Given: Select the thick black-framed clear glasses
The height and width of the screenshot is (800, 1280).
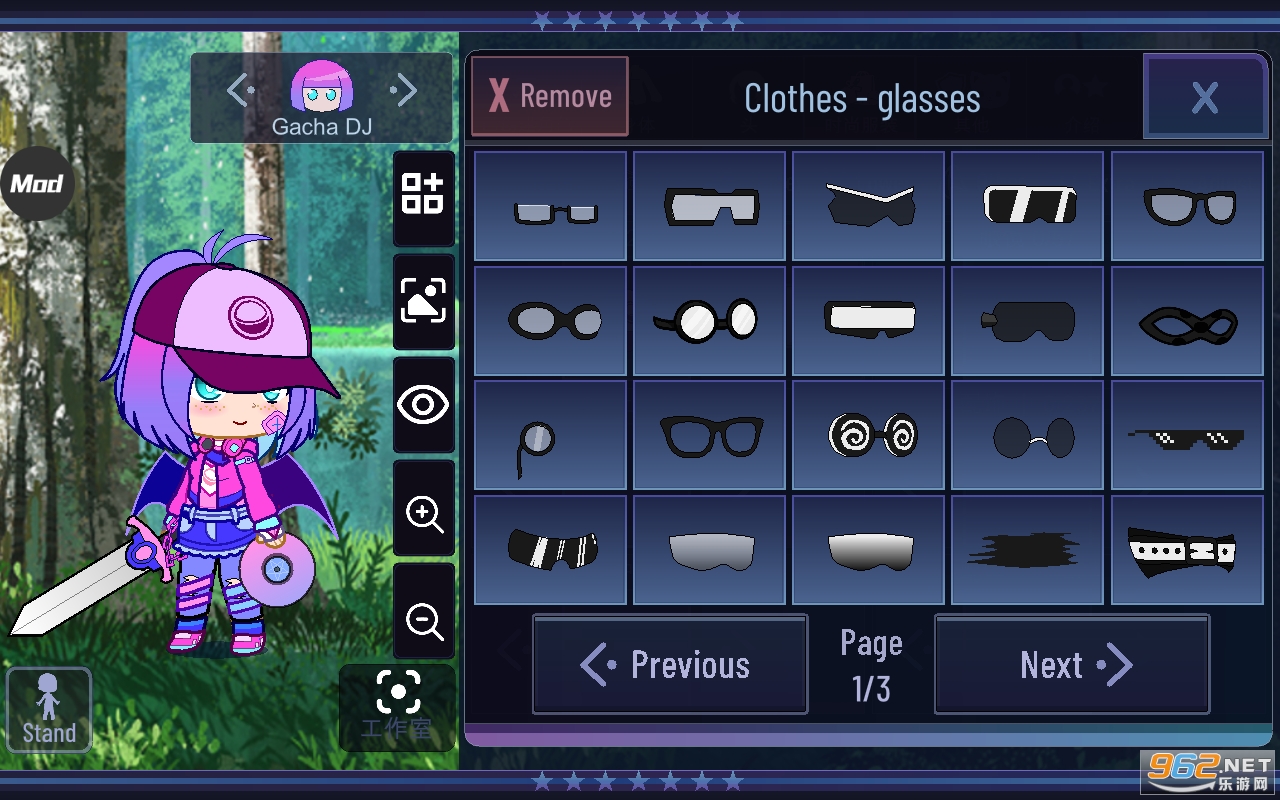Looking at the screenshot, I should (x=710, y=435).
